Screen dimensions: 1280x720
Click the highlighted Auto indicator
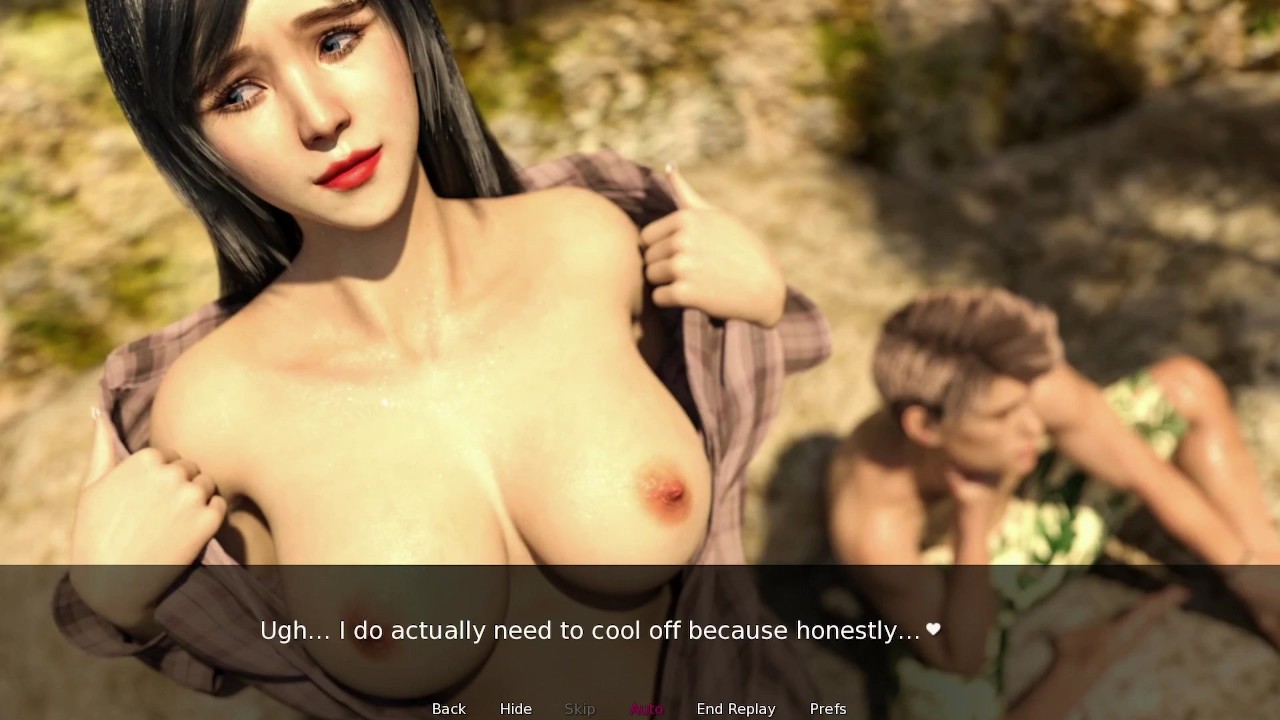click(x=646, y=709)
